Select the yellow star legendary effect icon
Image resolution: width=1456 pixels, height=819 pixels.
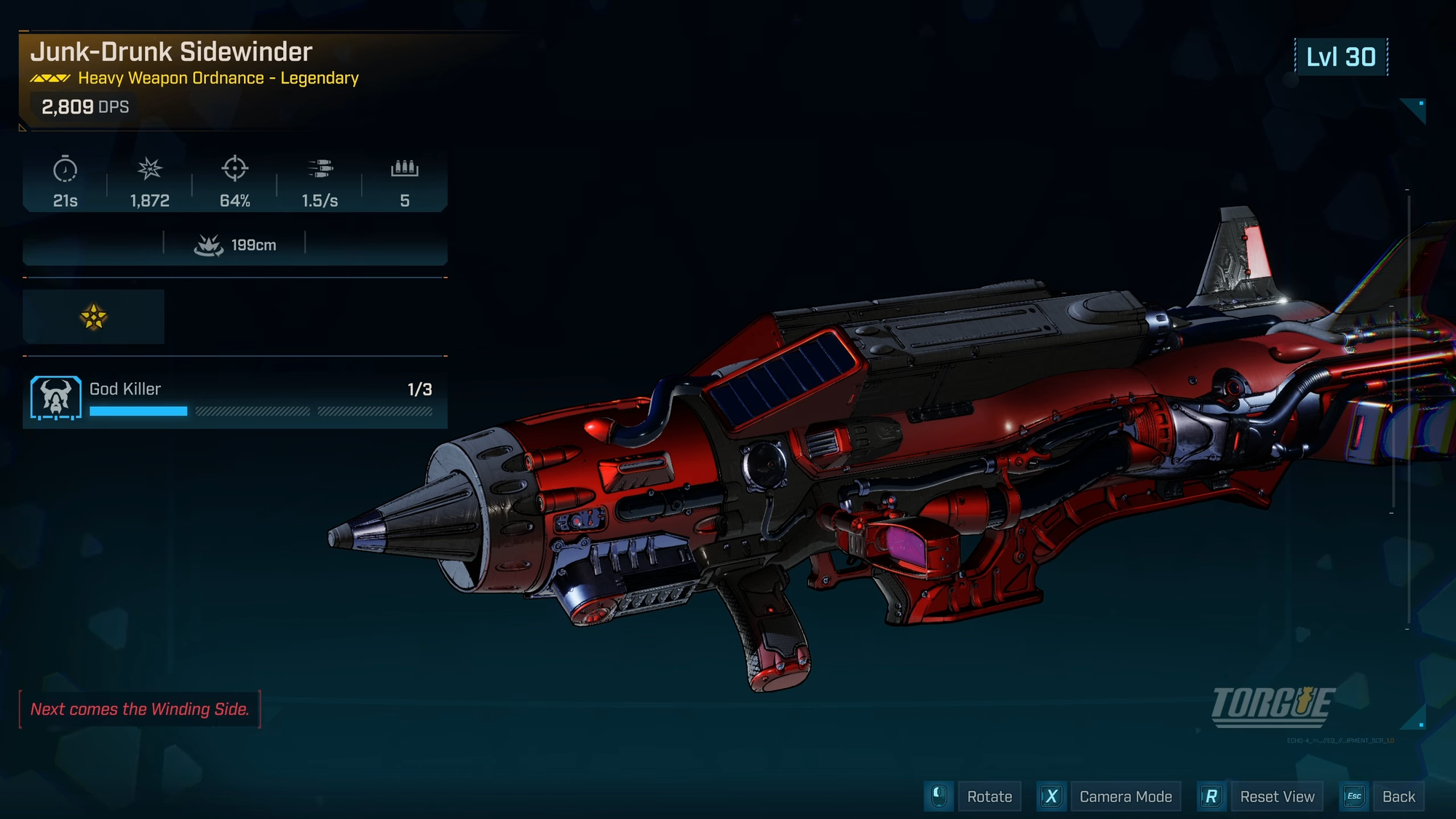94,317
